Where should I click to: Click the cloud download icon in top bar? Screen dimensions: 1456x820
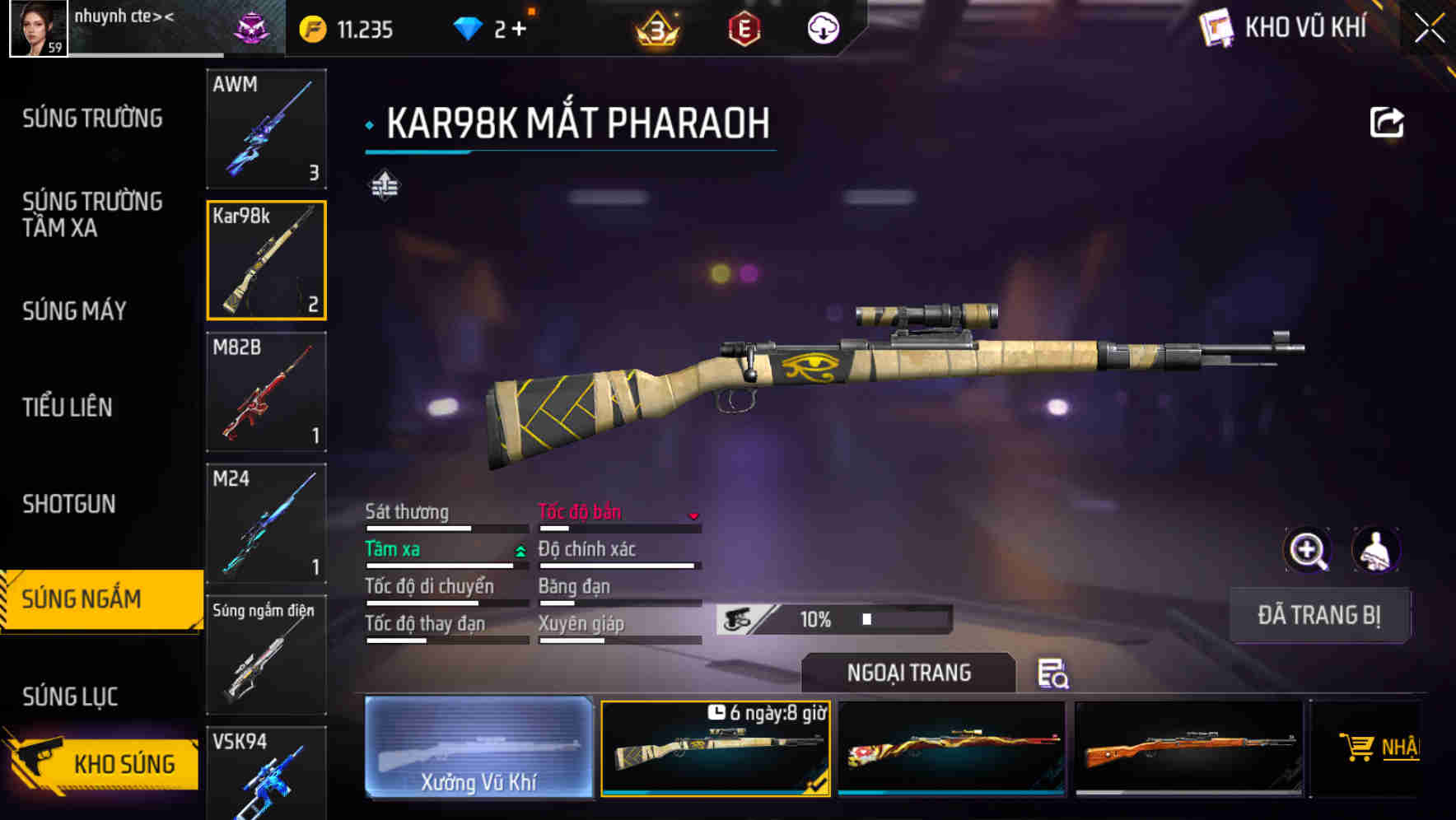pos(823,30)
